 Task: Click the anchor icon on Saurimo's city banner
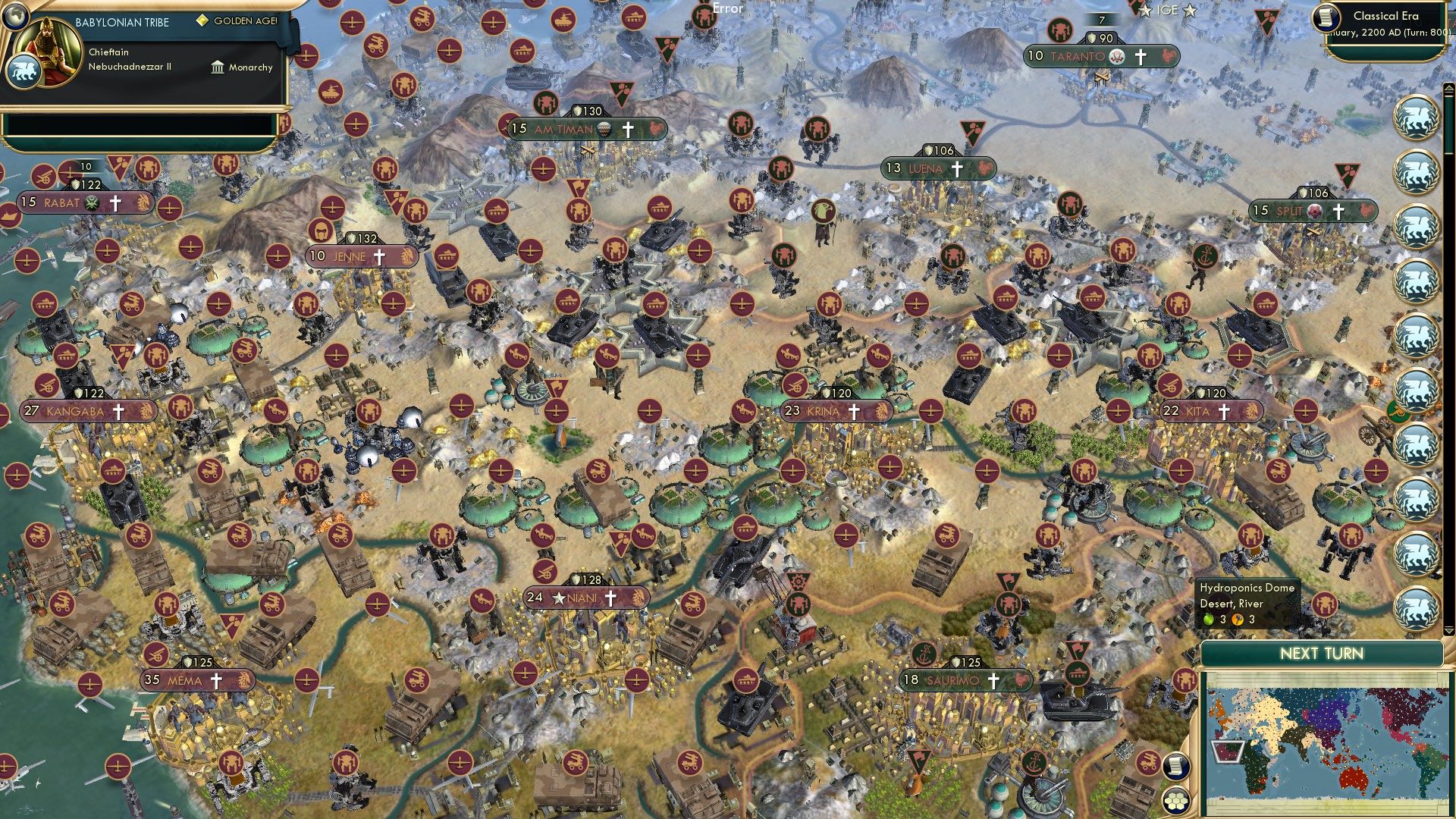(923, 655)
